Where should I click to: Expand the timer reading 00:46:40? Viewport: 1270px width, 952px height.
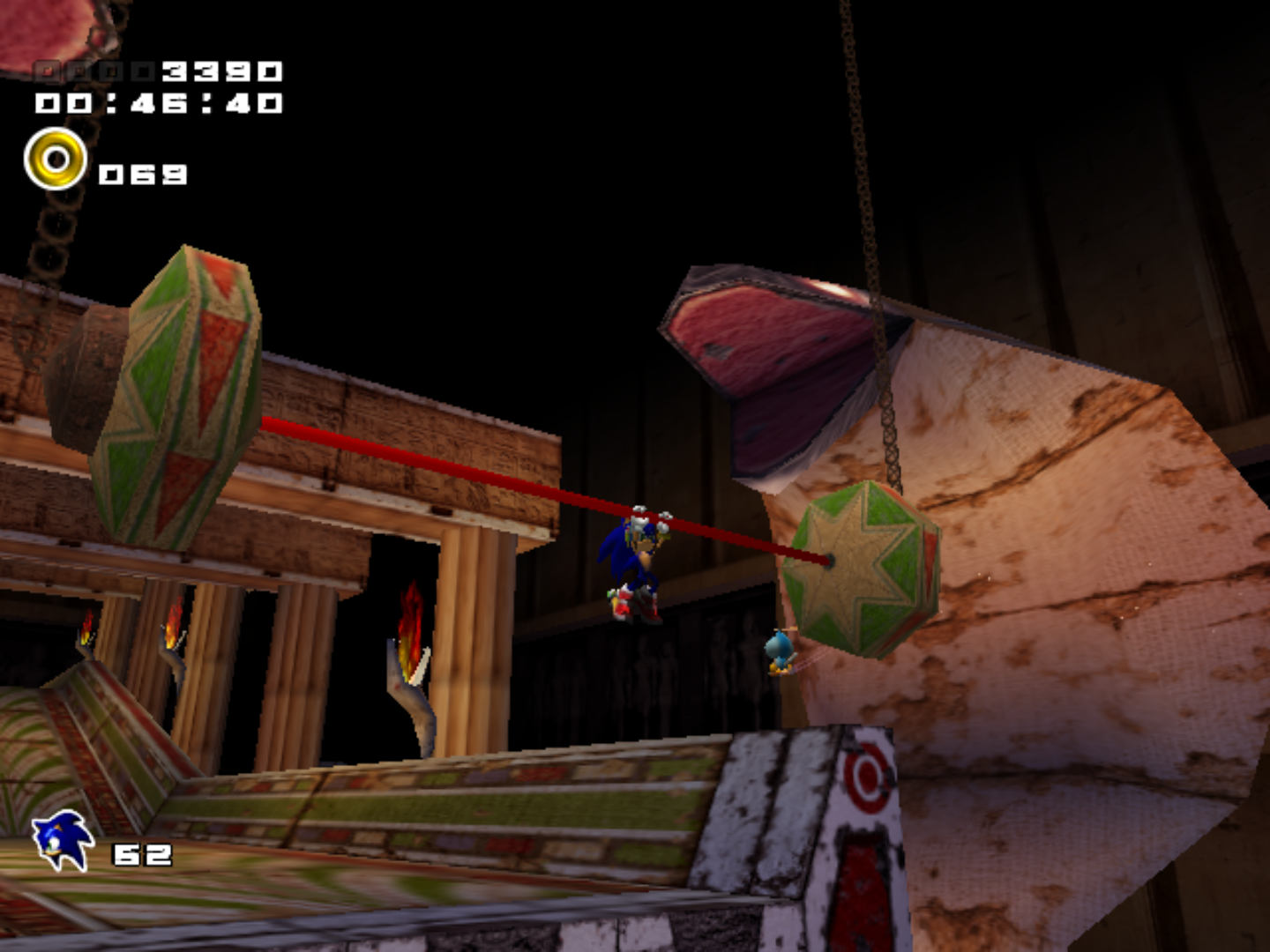tap(159, 103)
